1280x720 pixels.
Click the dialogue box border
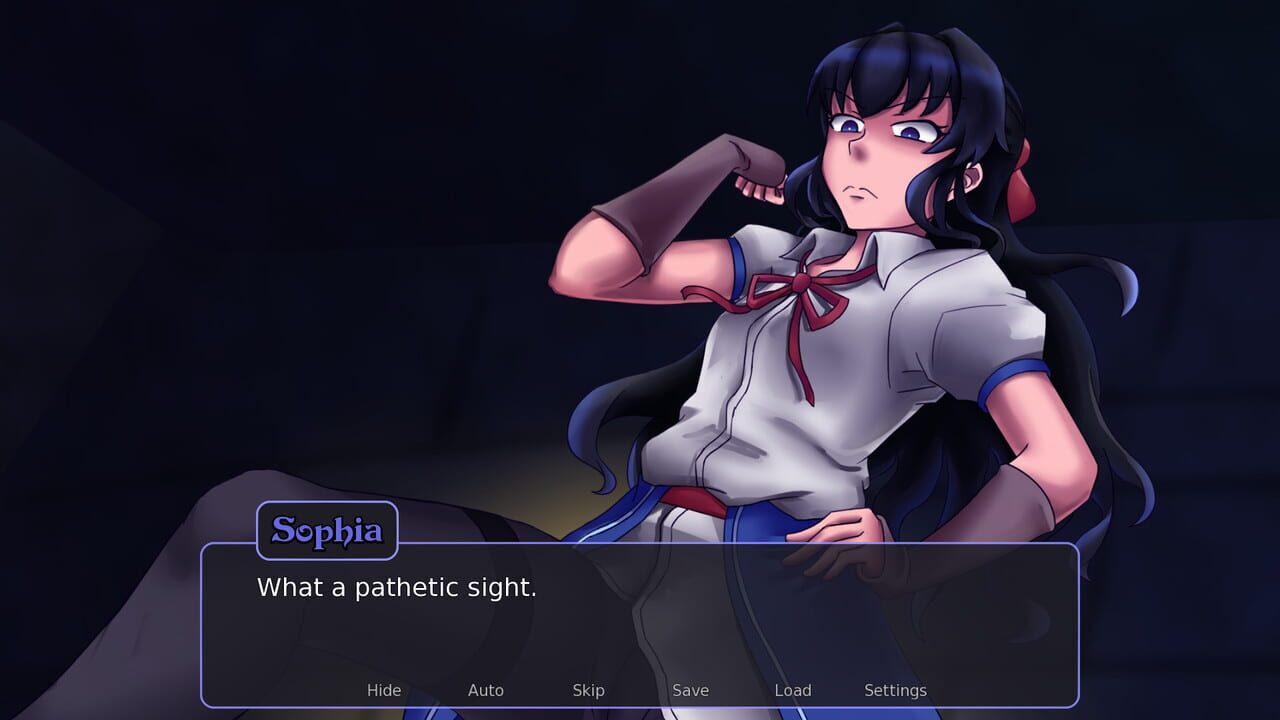pos(640,543)
